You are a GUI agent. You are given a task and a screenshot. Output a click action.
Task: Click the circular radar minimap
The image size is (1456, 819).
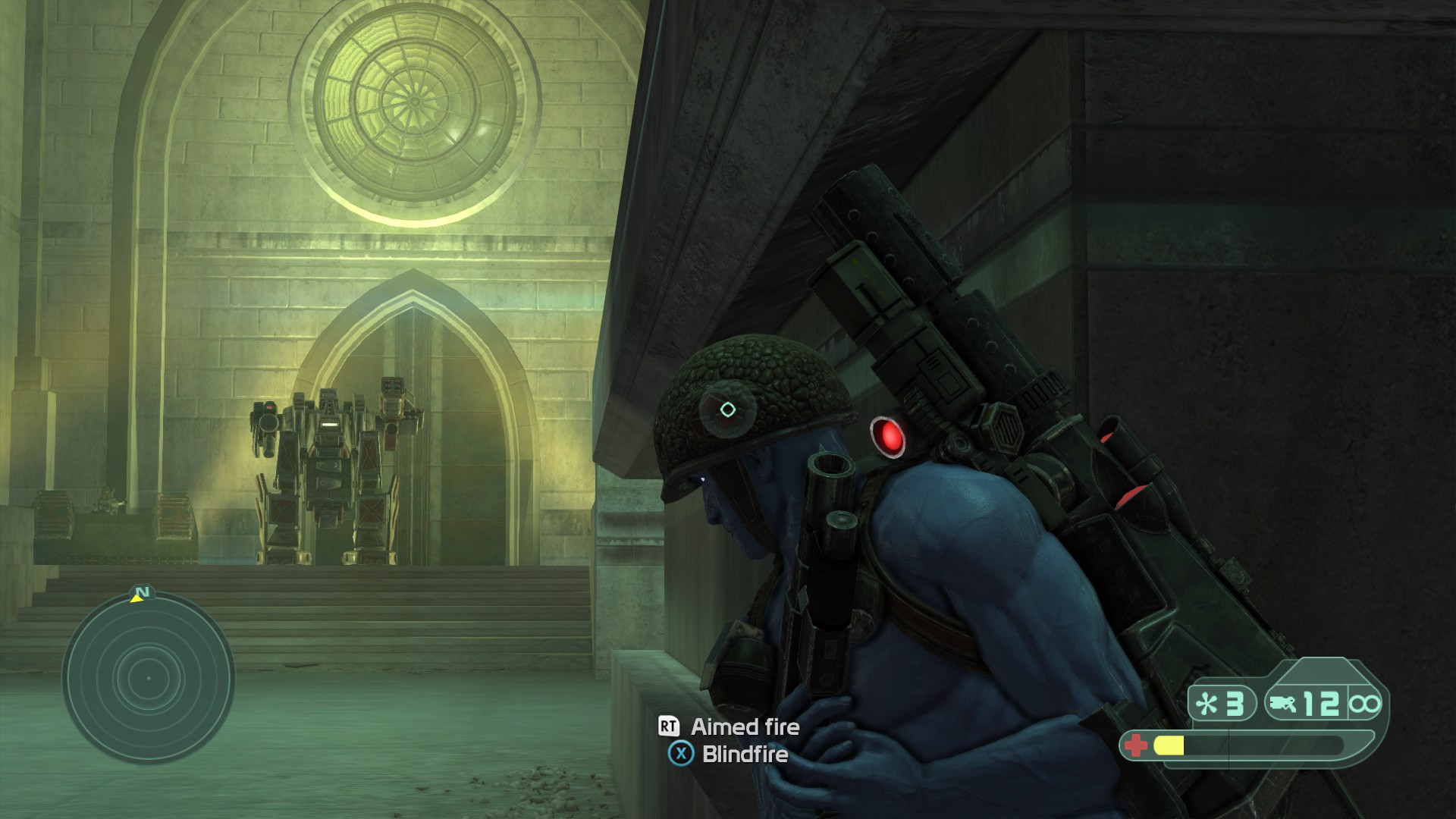tap(149, 678)
